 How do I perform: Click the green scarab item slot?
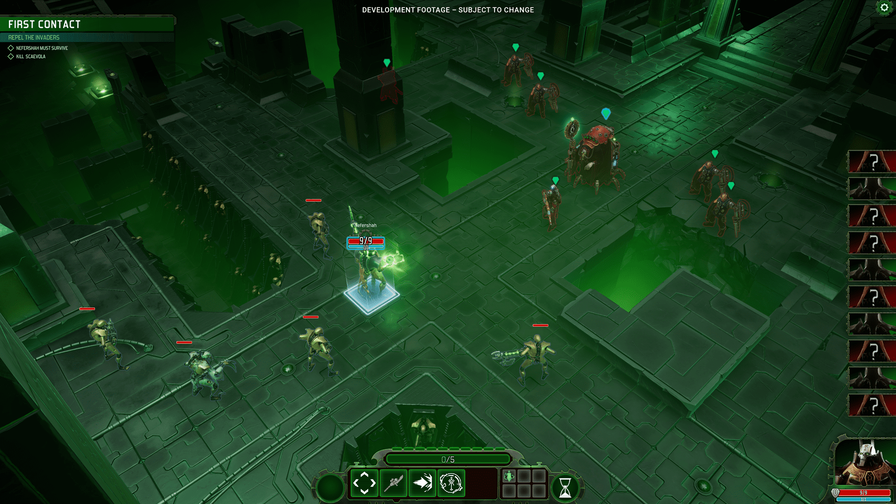coord(509,477)
